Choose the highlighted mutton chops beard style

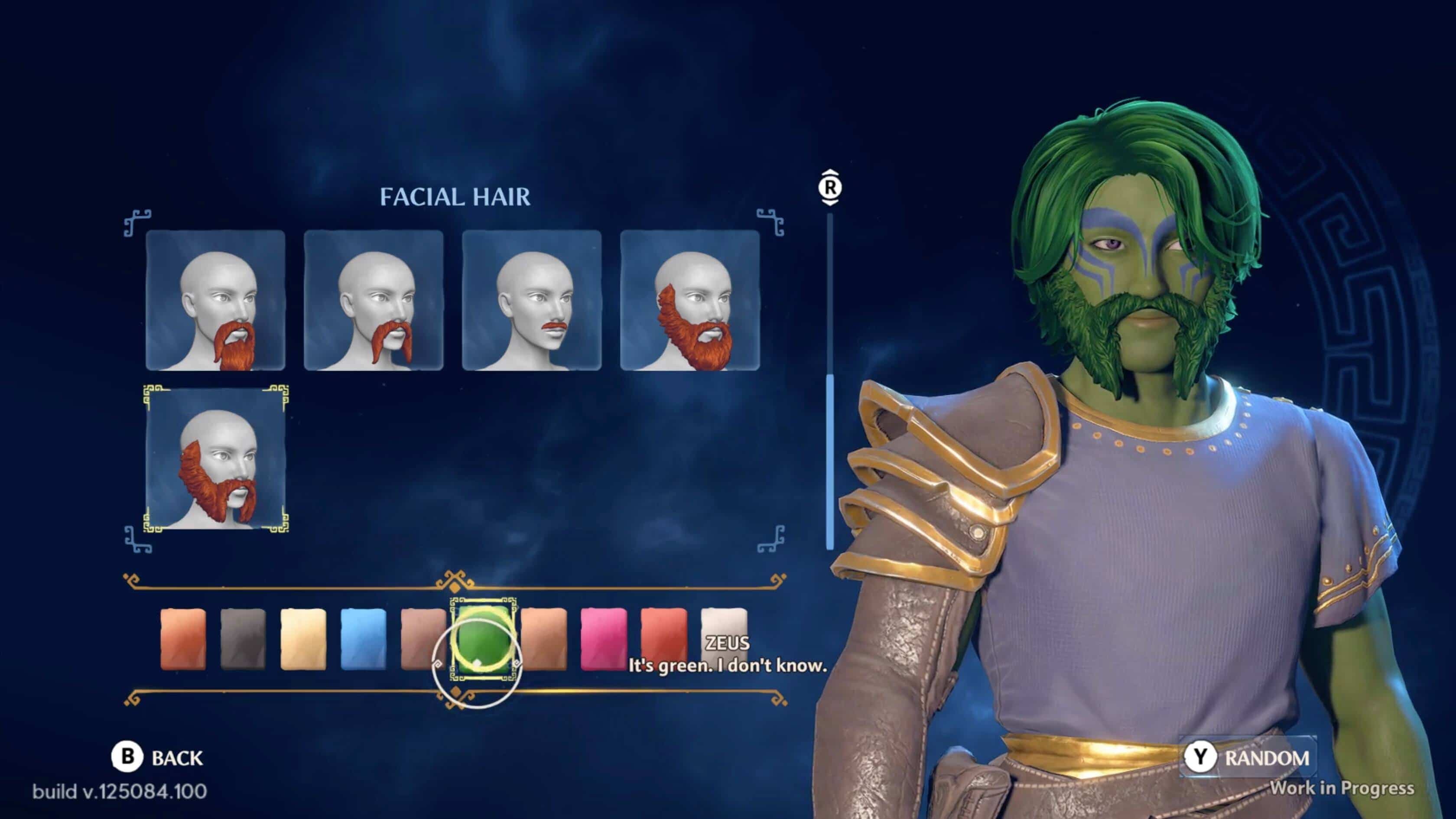[215, 459]
